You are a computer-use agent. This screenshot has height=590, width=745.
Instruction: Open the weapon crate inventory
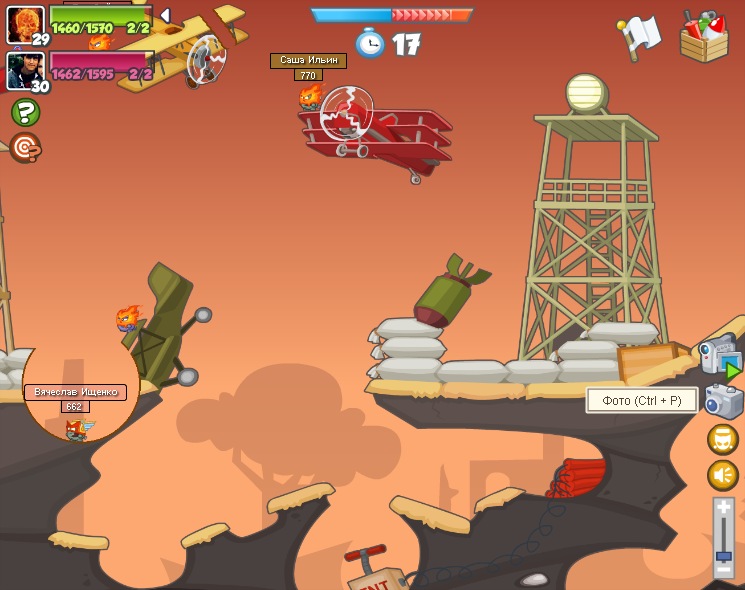(703, 36)
